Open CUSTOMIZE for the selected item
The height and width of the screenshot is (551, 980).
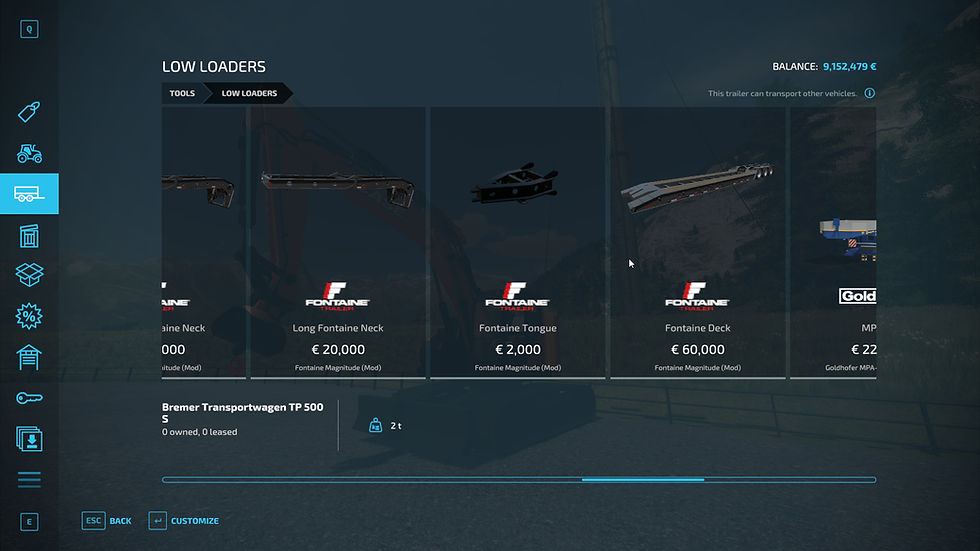point(184,521)
